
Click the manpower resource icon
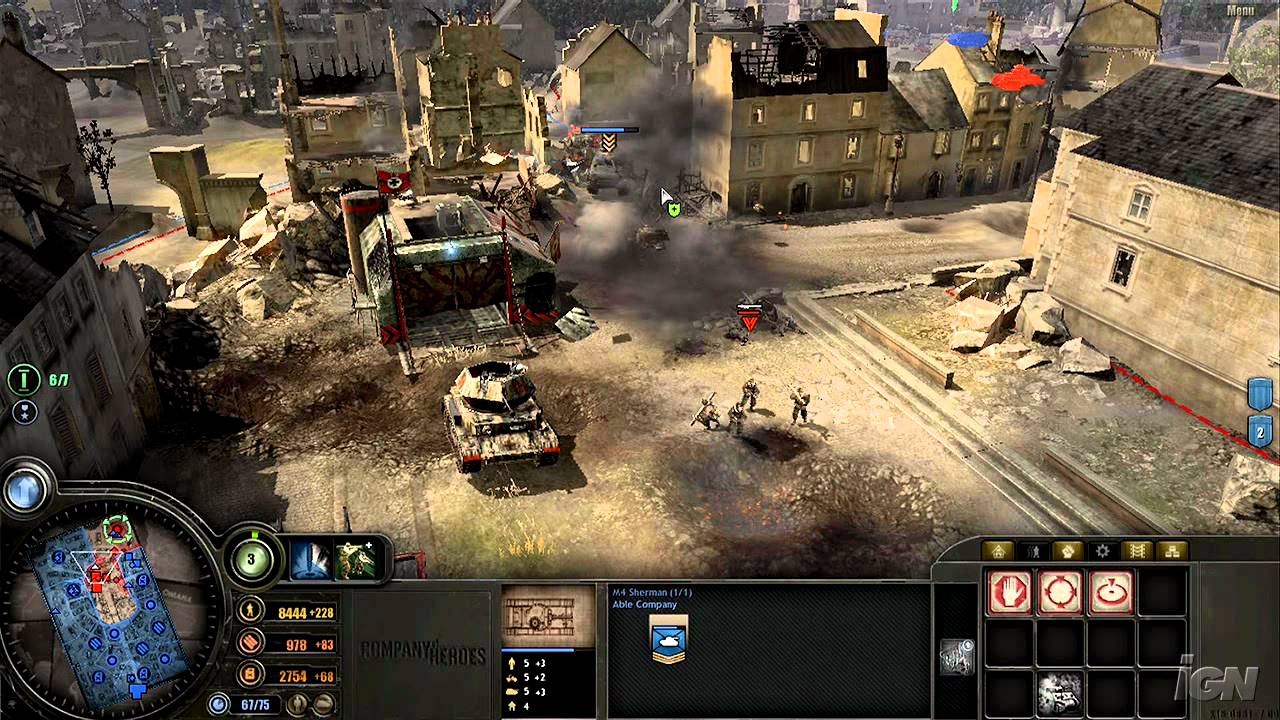pos(249,608)
